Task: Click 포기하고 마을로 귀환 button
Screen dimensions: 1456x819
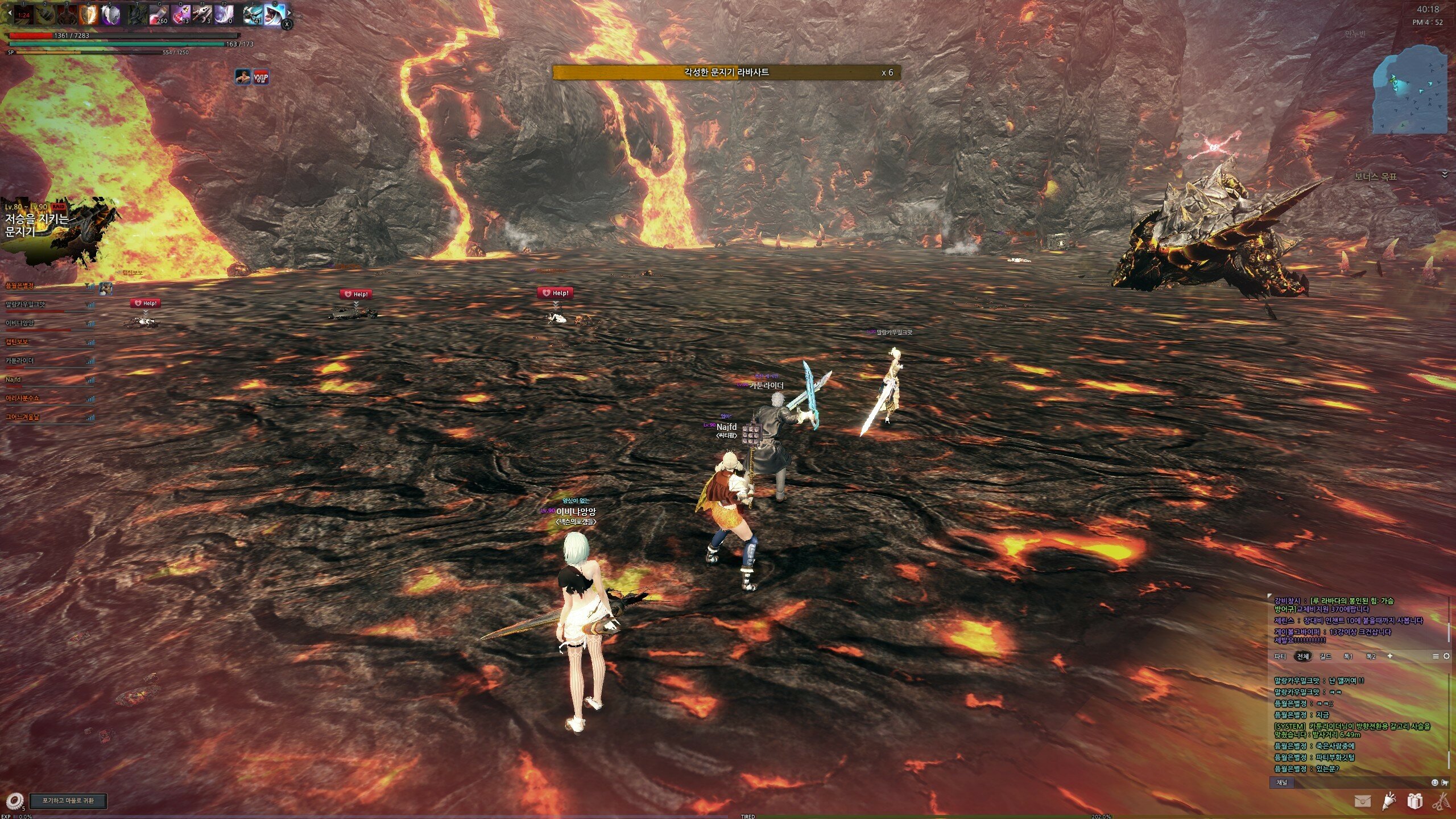Action: coord(68,801)
